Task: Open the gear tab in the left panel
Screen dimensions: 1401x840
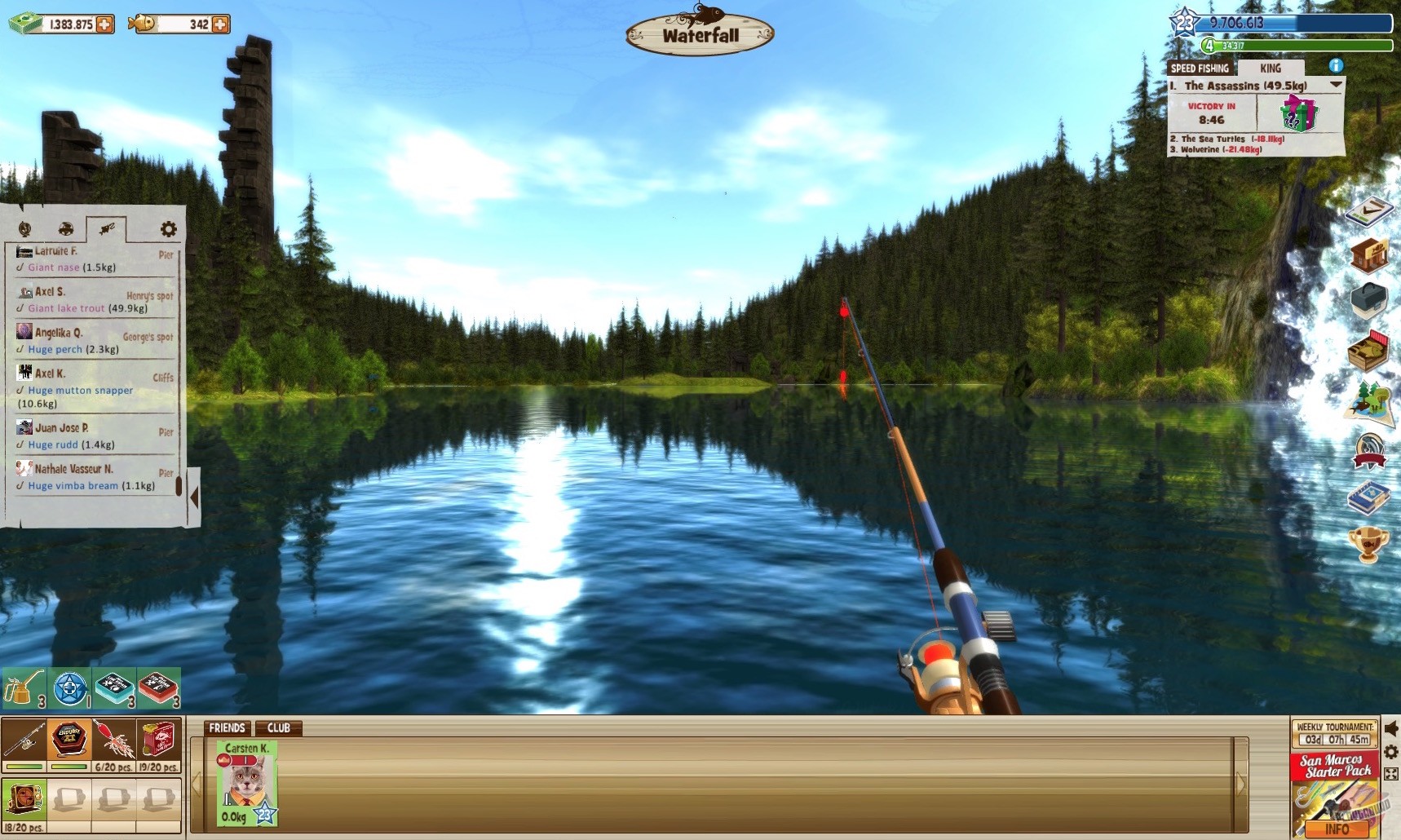Action: (167, 230)
